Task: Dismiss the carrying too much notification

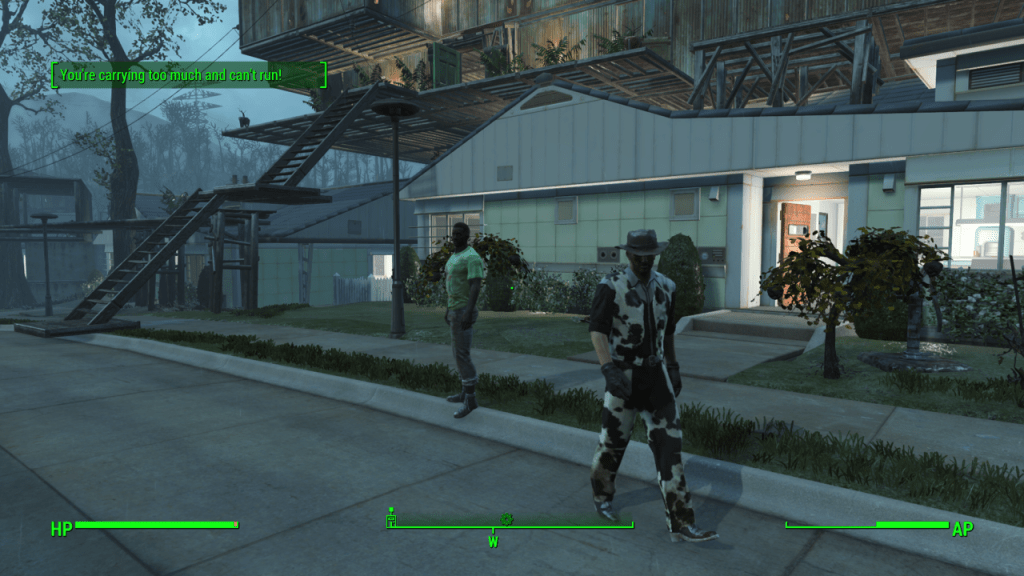Action: point(189,75)
